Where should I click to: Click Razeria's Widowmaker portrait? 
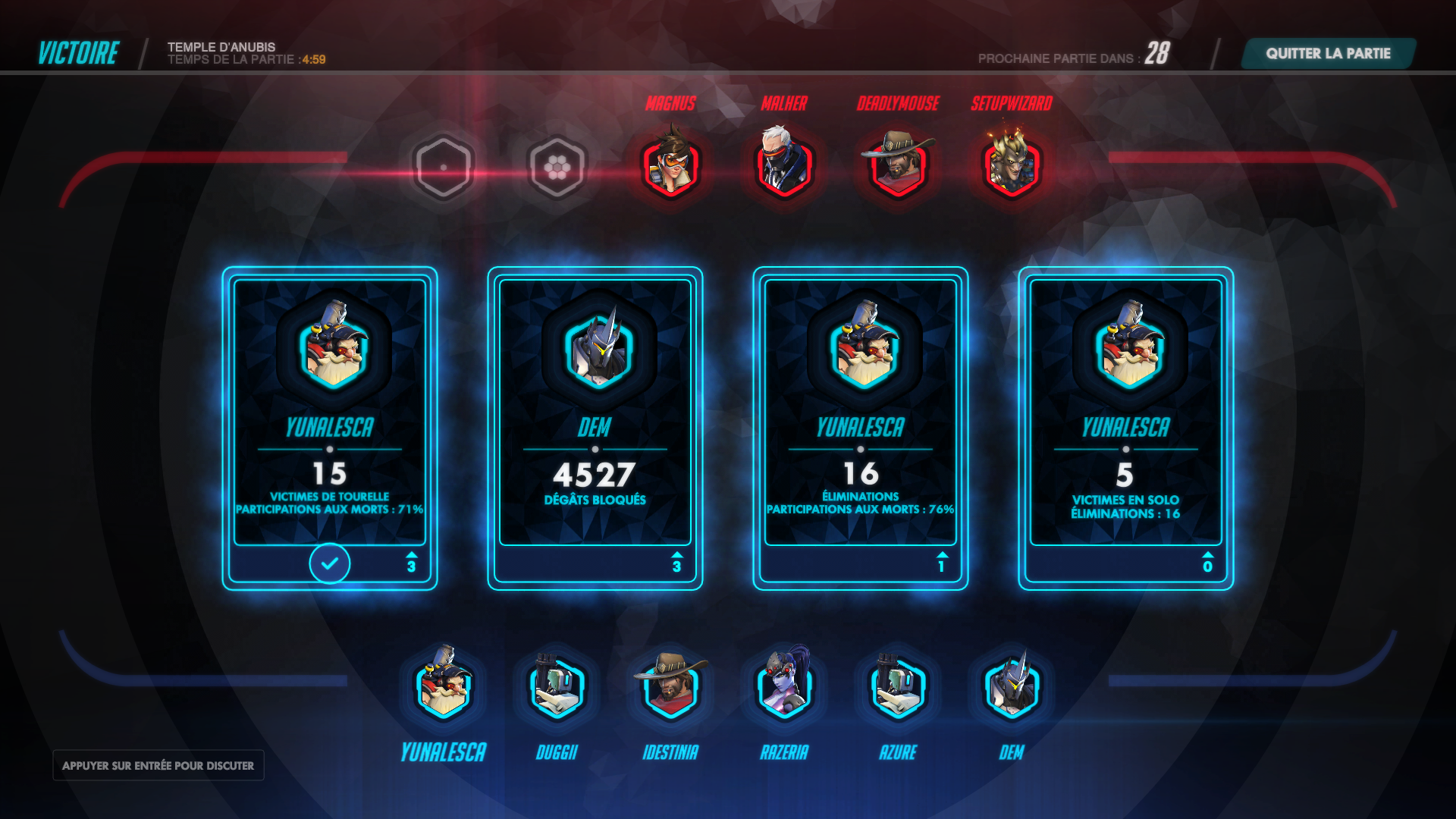pyautogui.click(x=784, y=692)
